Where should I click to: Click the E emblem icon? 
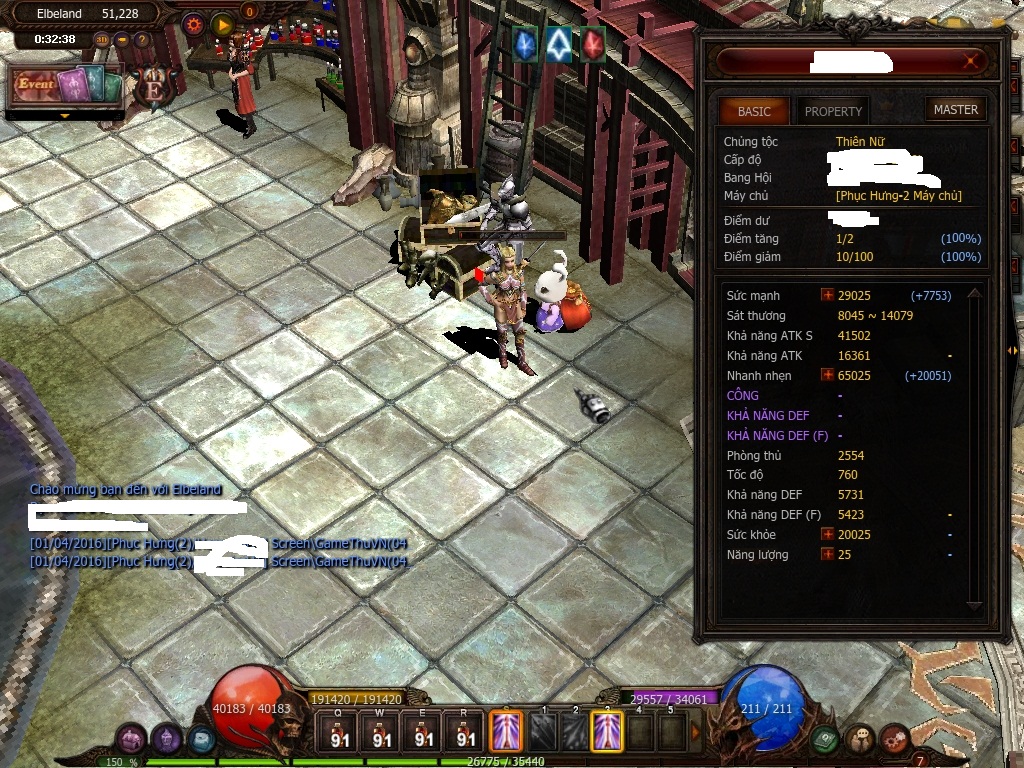(155, 87)
